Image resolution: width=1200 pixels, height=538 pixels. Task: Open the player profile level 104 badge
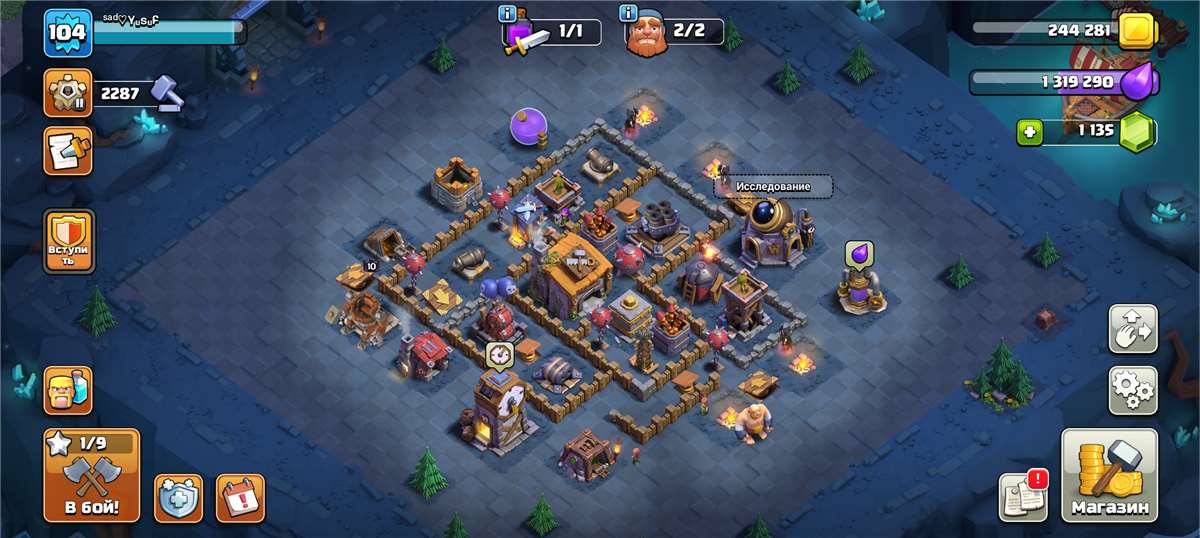point(68,33)
